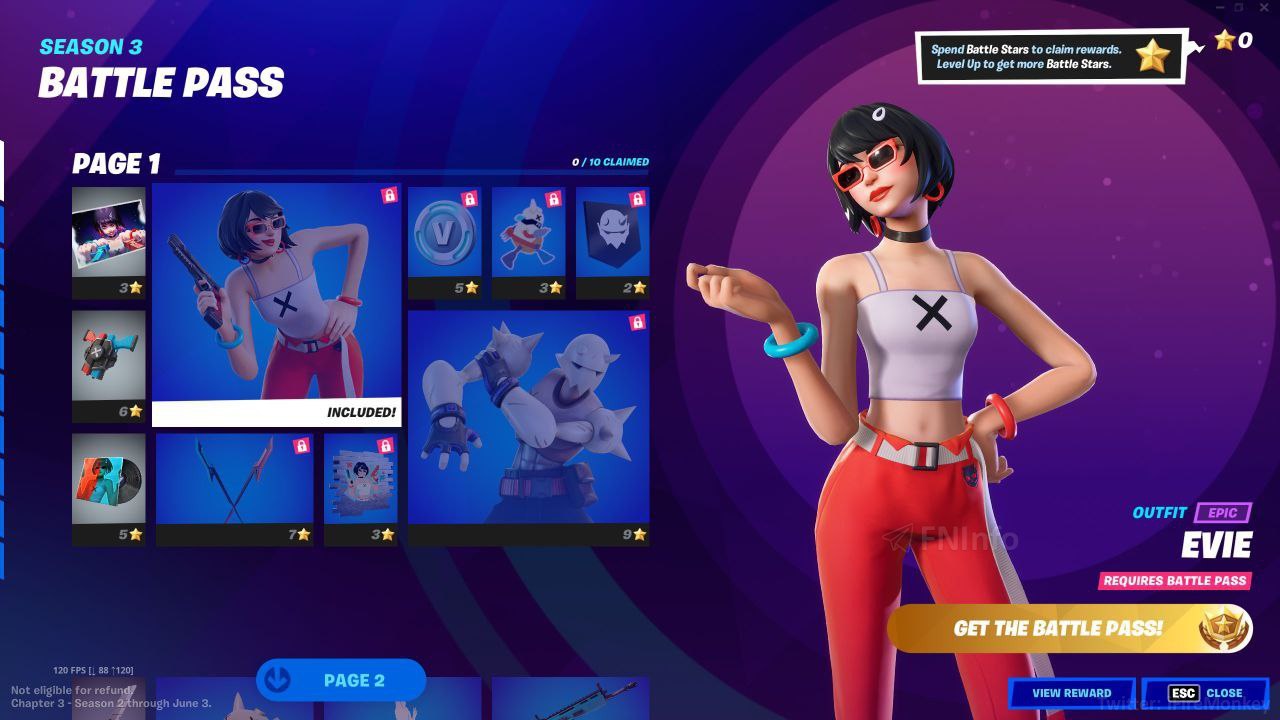Select the V-Bucks reward tile

pos(444,242)
